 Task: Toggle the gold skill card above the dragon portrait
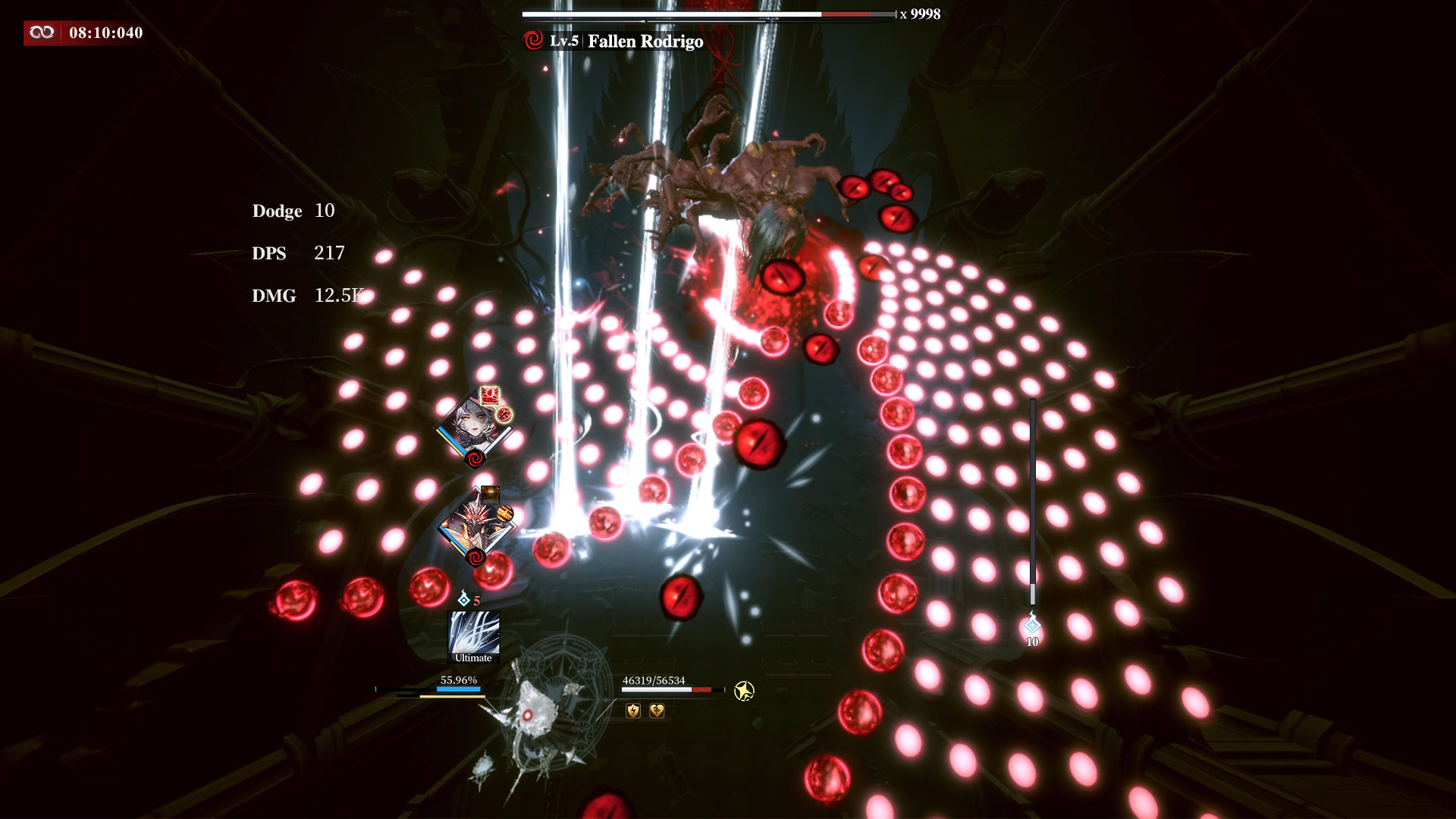(x=491, y=493)
